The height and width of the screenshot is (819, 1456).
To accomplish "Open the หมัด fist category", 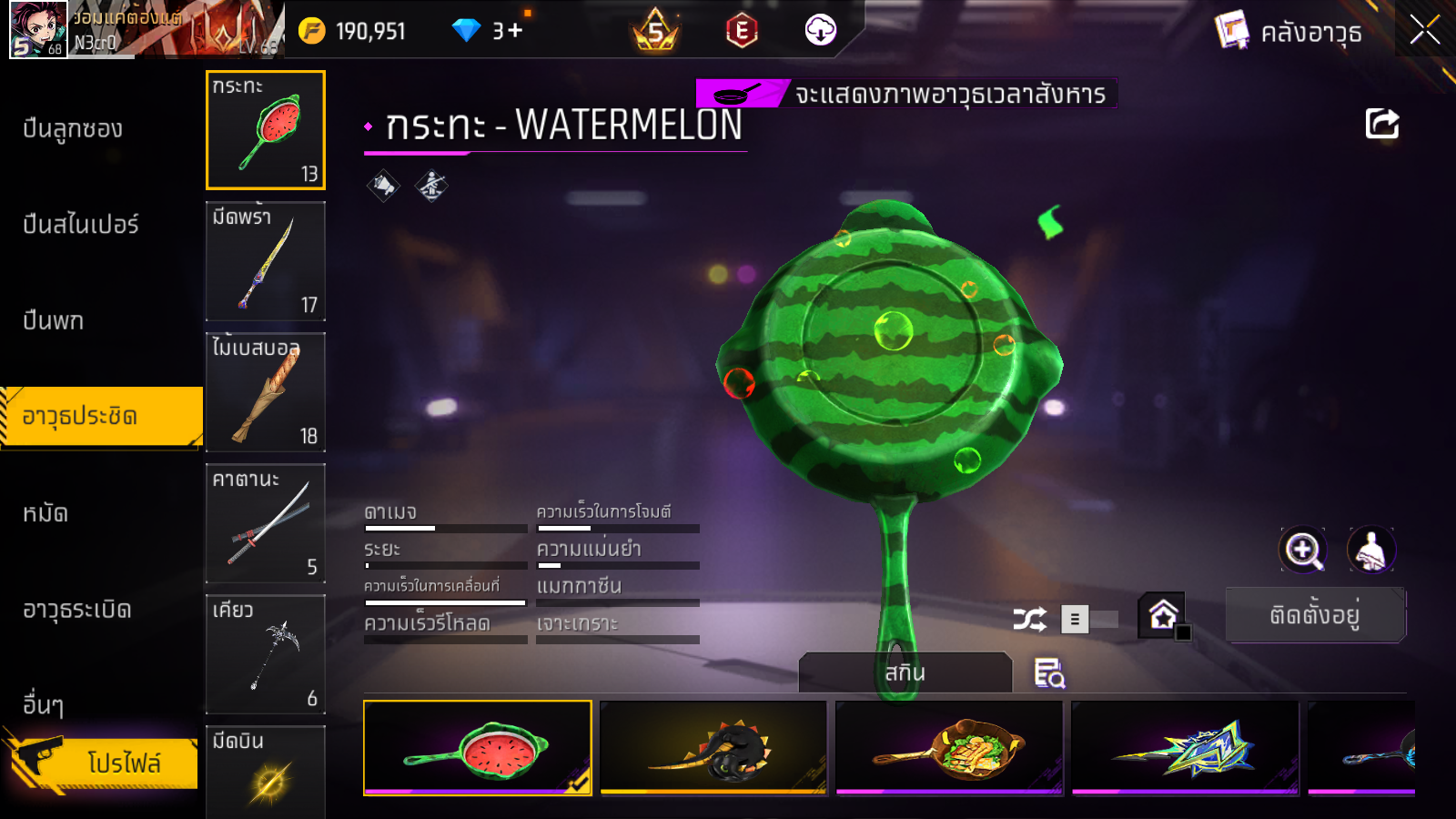I will [x=45, y=513].
